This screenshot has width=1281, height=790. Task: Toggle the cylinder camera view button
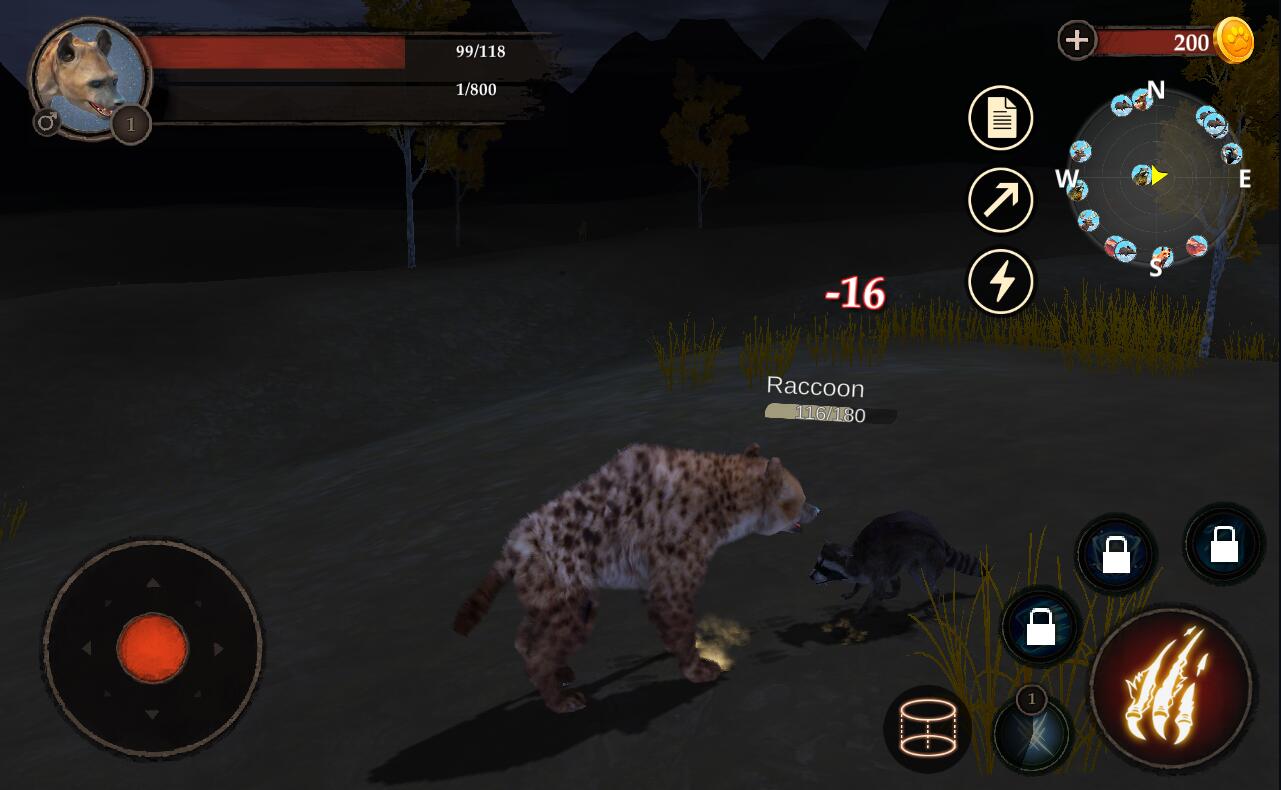tap(927, 729)
